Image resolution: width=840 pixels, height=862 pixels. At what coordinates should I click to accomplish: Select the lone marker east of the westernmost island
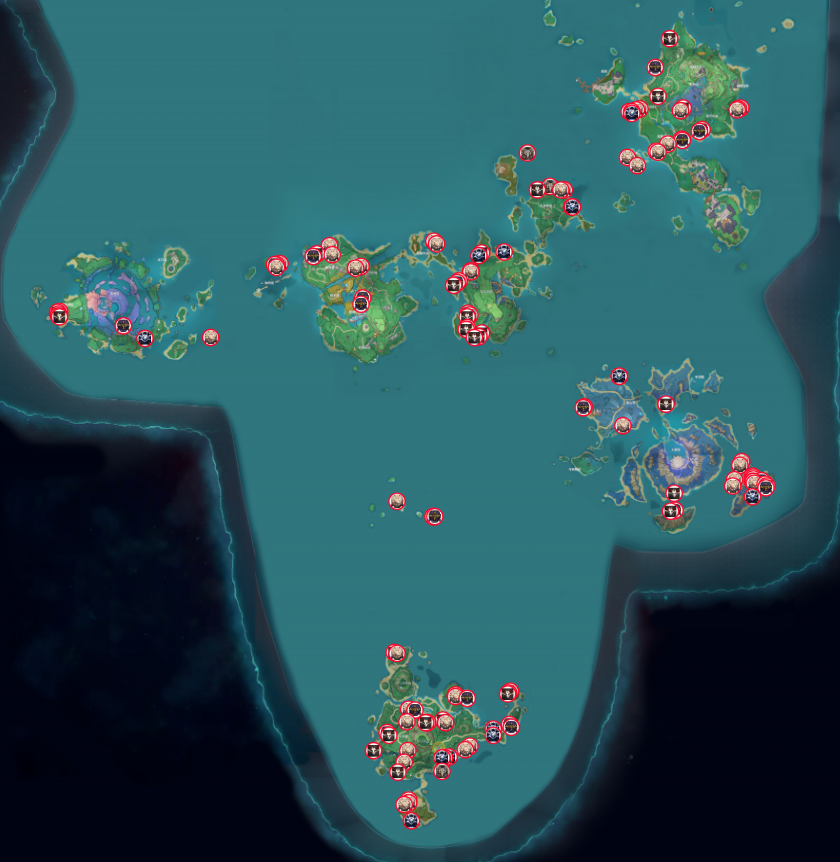210,337
